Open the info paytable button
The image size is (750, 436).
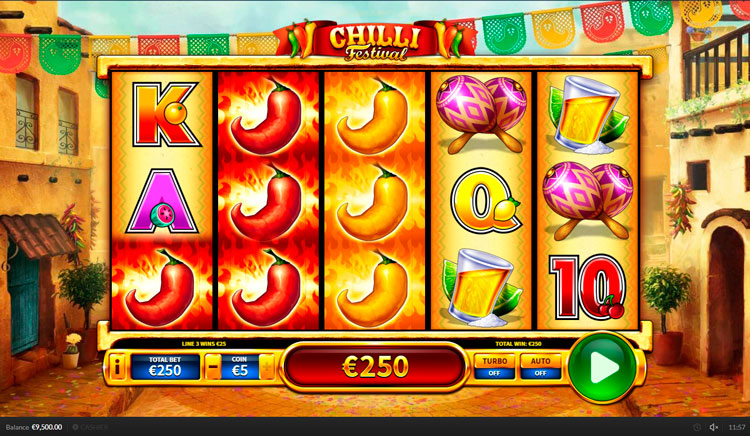pyautogui.click(x=117, y=367)
